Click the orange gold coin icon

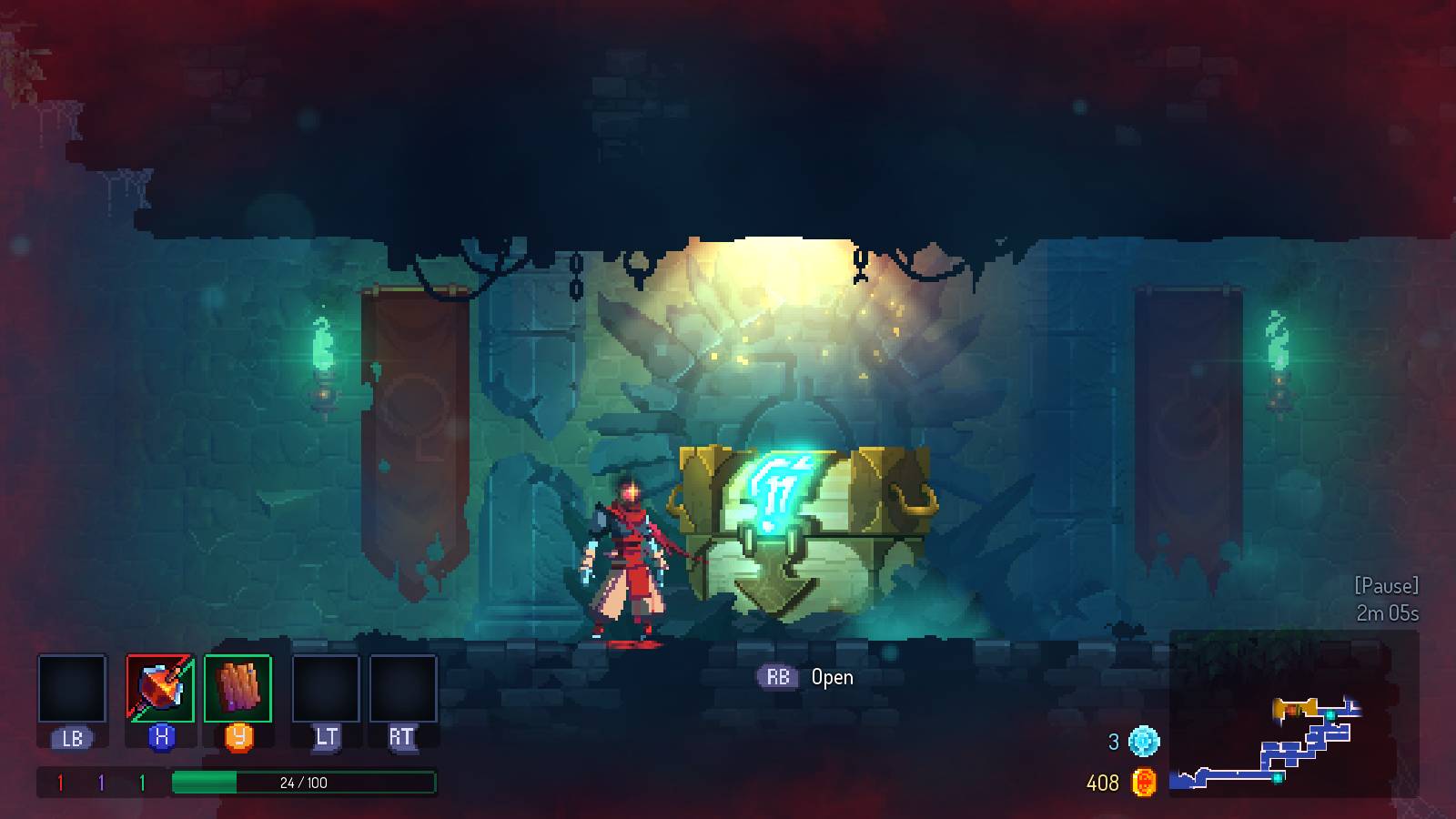(x=1144, y=782)
